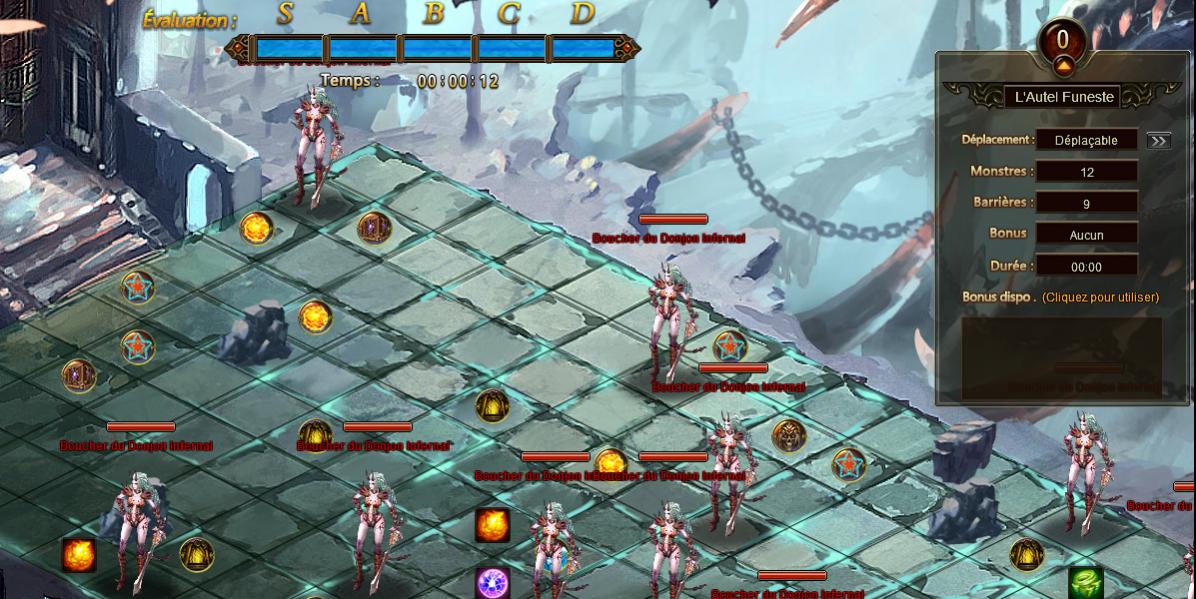Choose the purple orb bonus icon
Image resolution: width=1196 pixels, height=599 pixels.
[492, 583]
